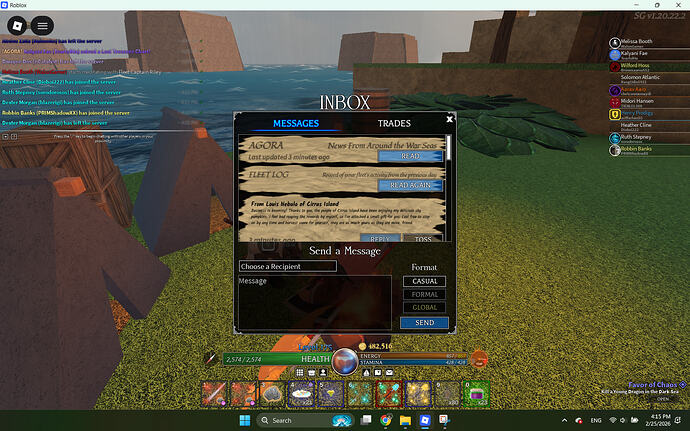Screen dimensions: 690x431
Task: Close the Inbox window
Action: tap(450, 118)
